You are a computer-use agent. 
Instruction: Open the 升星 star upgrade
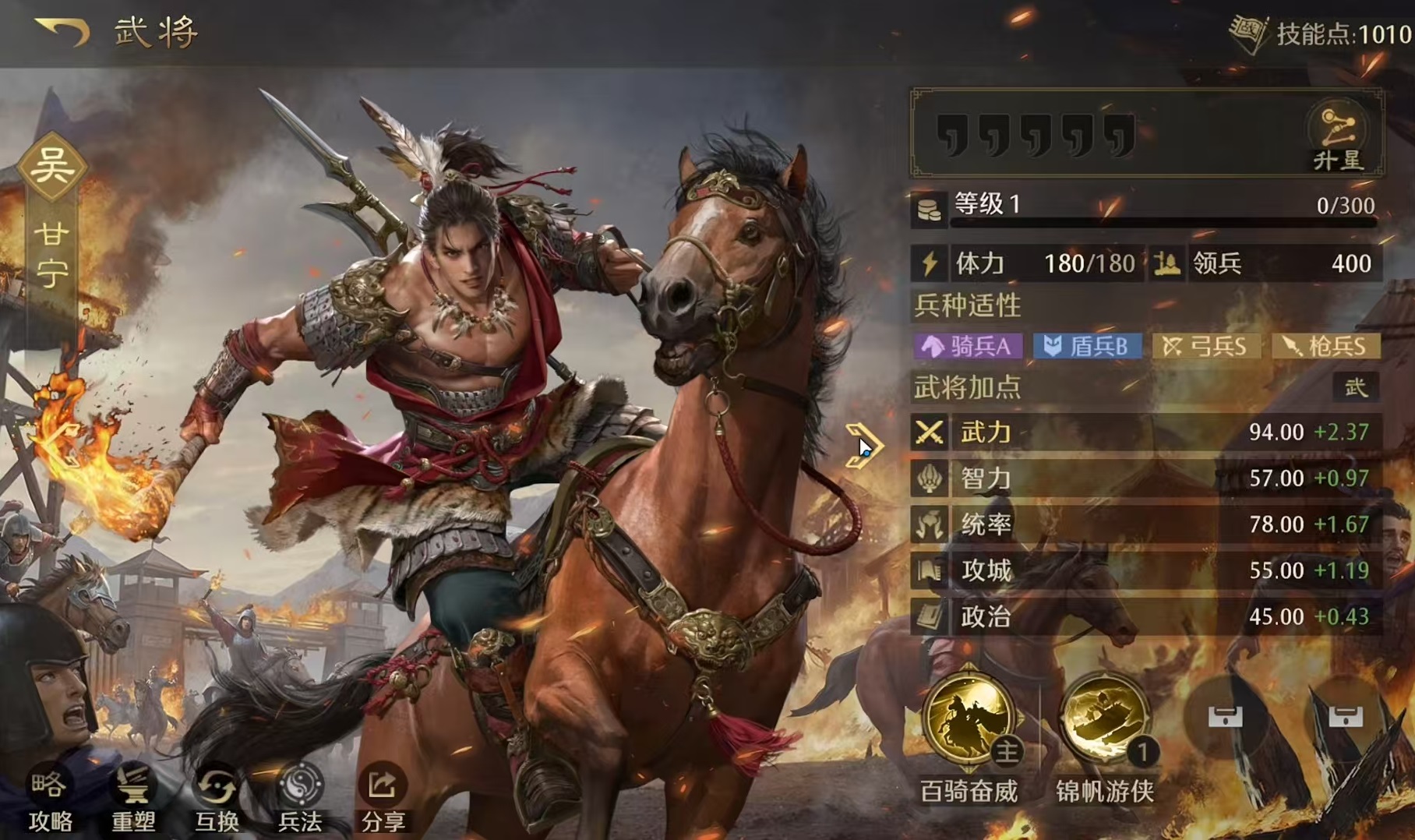point(1337,138)
